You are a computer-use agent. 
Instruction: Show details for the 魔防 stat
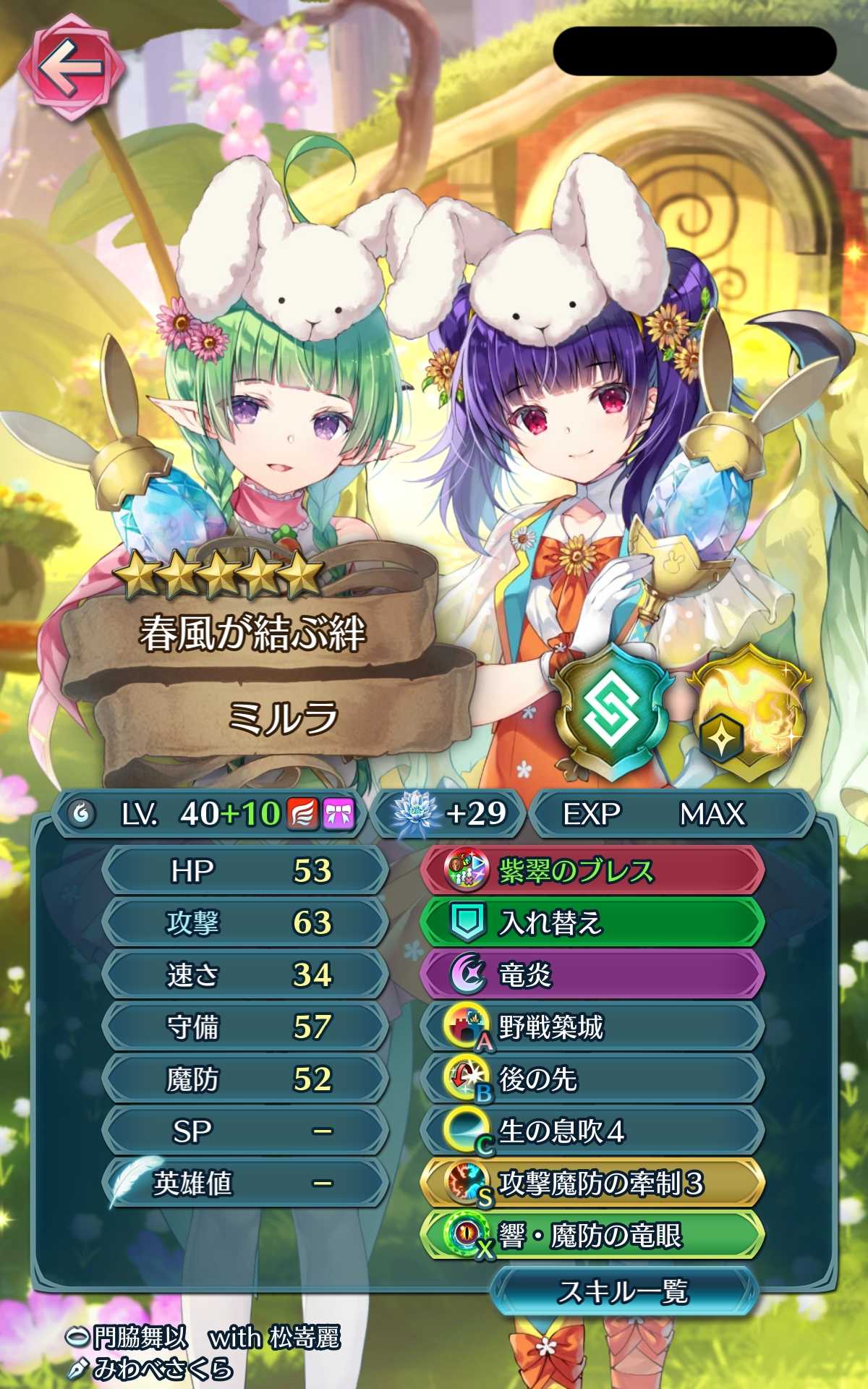point(246,1079)
